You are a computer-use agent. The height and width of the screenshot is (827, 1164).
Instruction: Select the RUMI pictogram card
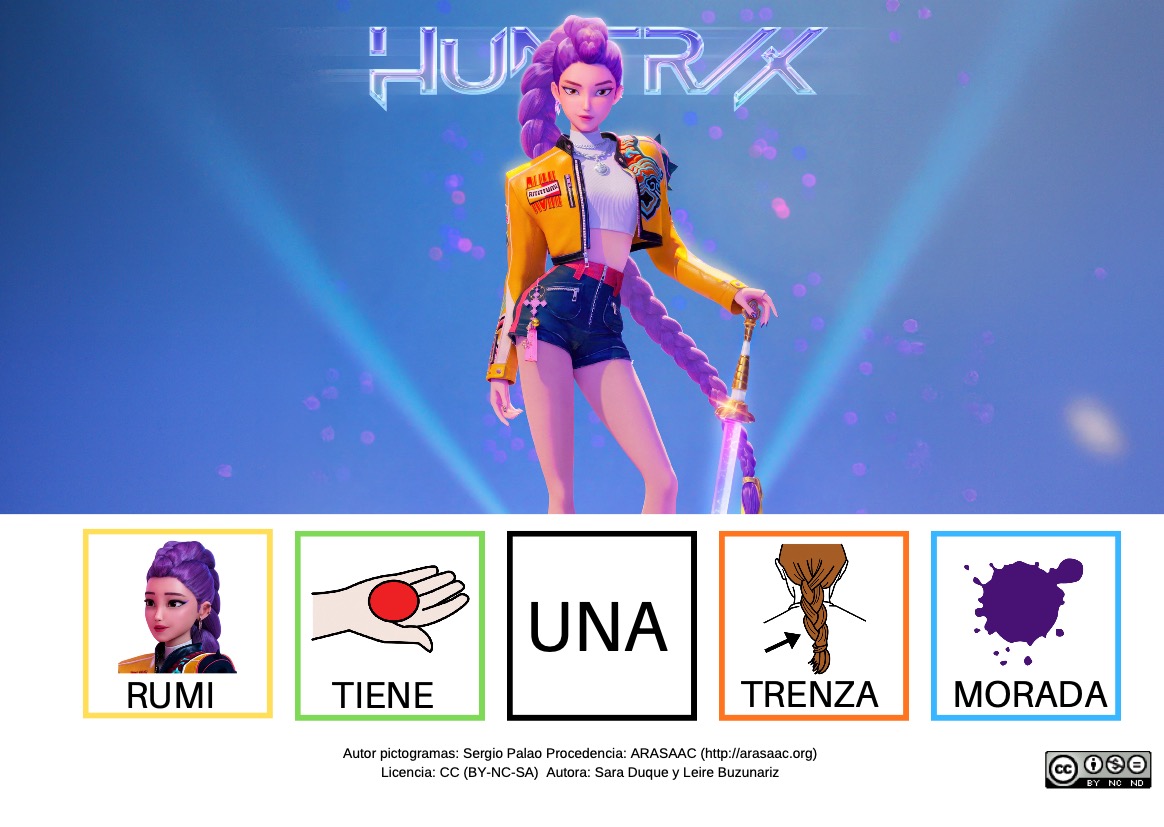pyautogui.click(x=177, y=623)
